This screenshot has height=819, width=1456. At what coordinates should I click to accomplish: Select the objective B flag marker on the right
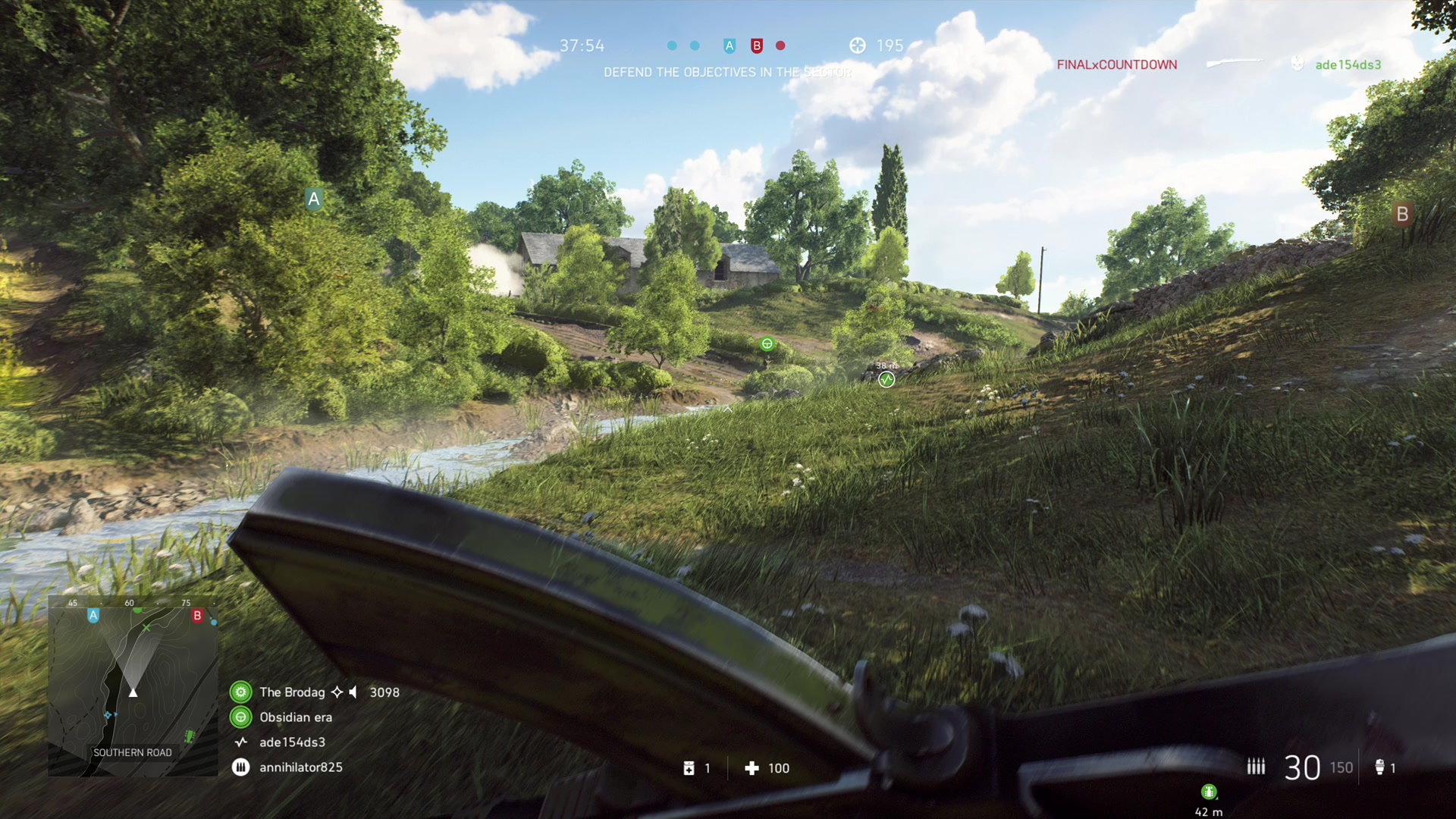[x=1402, y=215]
